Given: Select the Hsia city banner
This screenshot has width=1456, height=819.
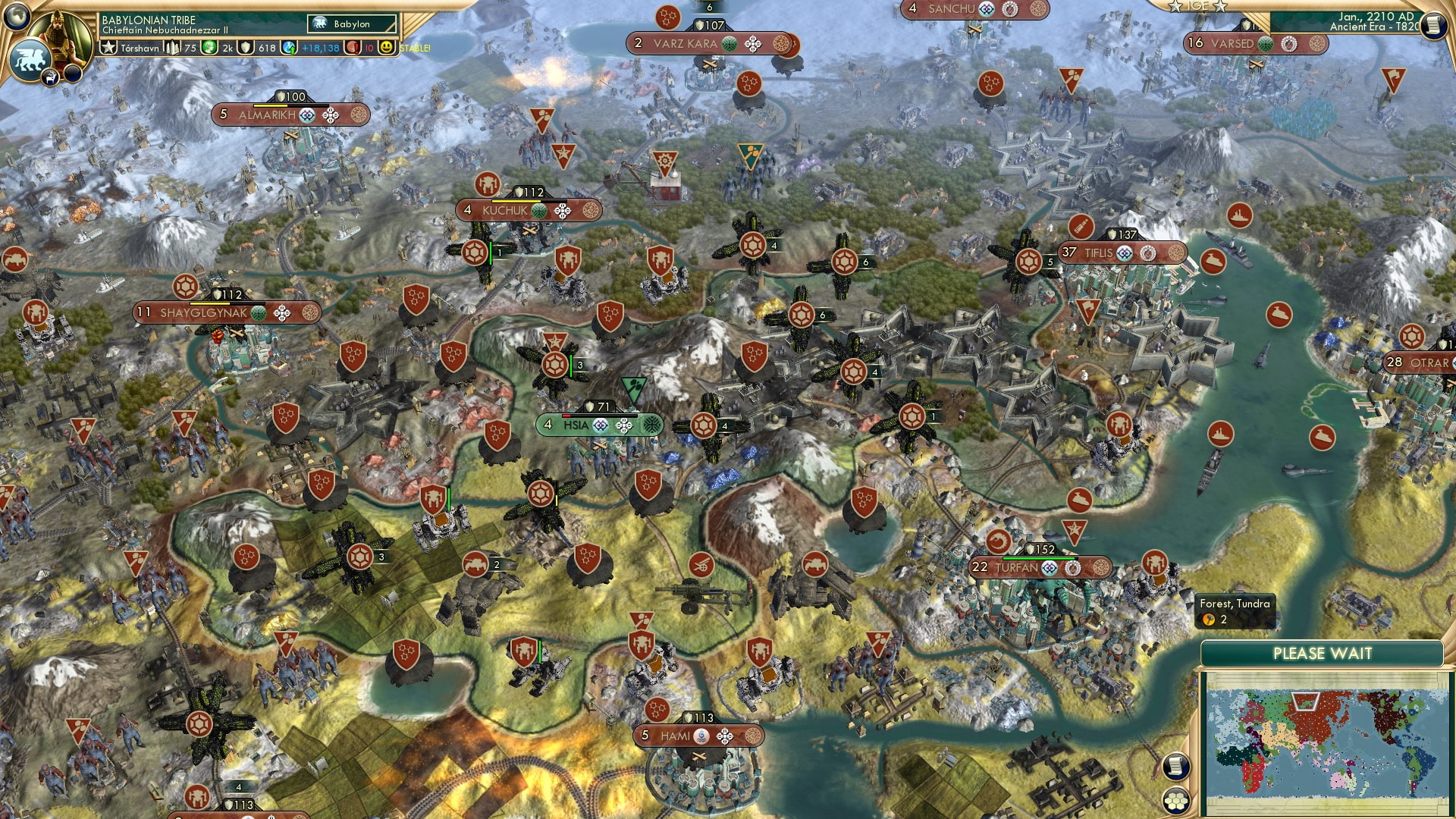Looking at the screenshot, I should tap(576, 425).
